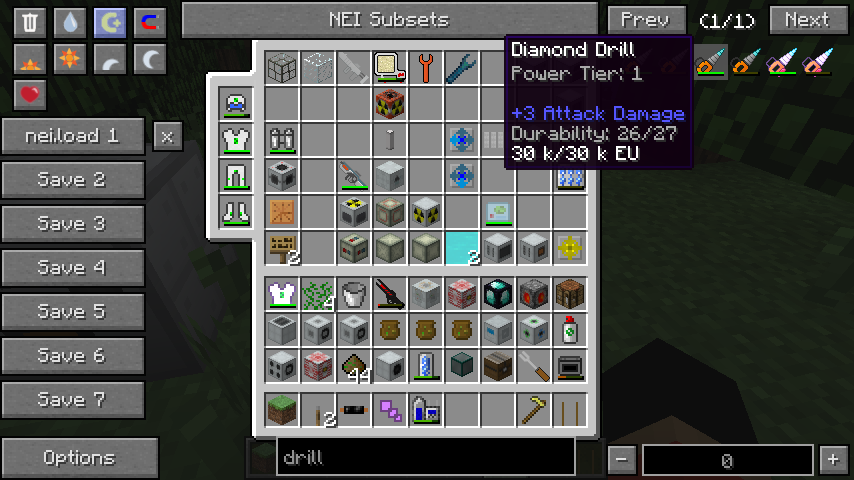Click the Save 7 button
The width and height of the screenshot is (854, 480).
(x=72, y=400)
